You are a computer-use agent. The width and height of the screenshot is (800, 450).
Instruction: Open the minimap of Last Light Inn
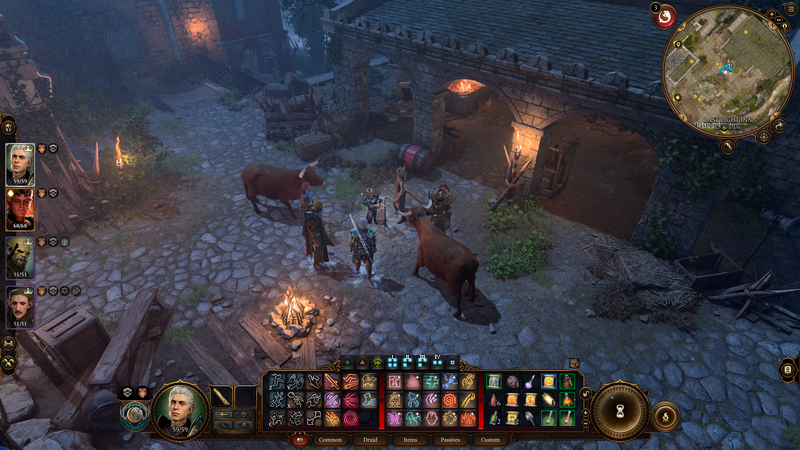[727, 70]
